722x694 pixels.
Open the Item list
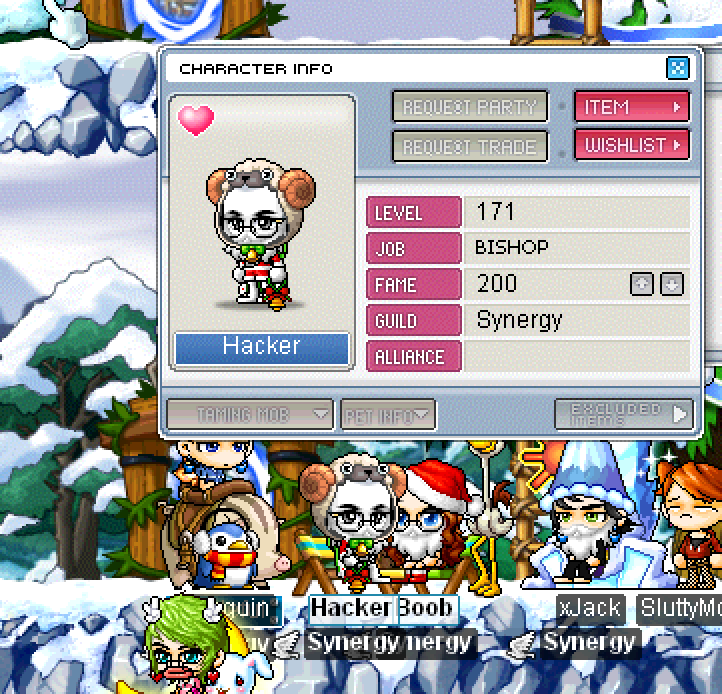coord(631,107)
